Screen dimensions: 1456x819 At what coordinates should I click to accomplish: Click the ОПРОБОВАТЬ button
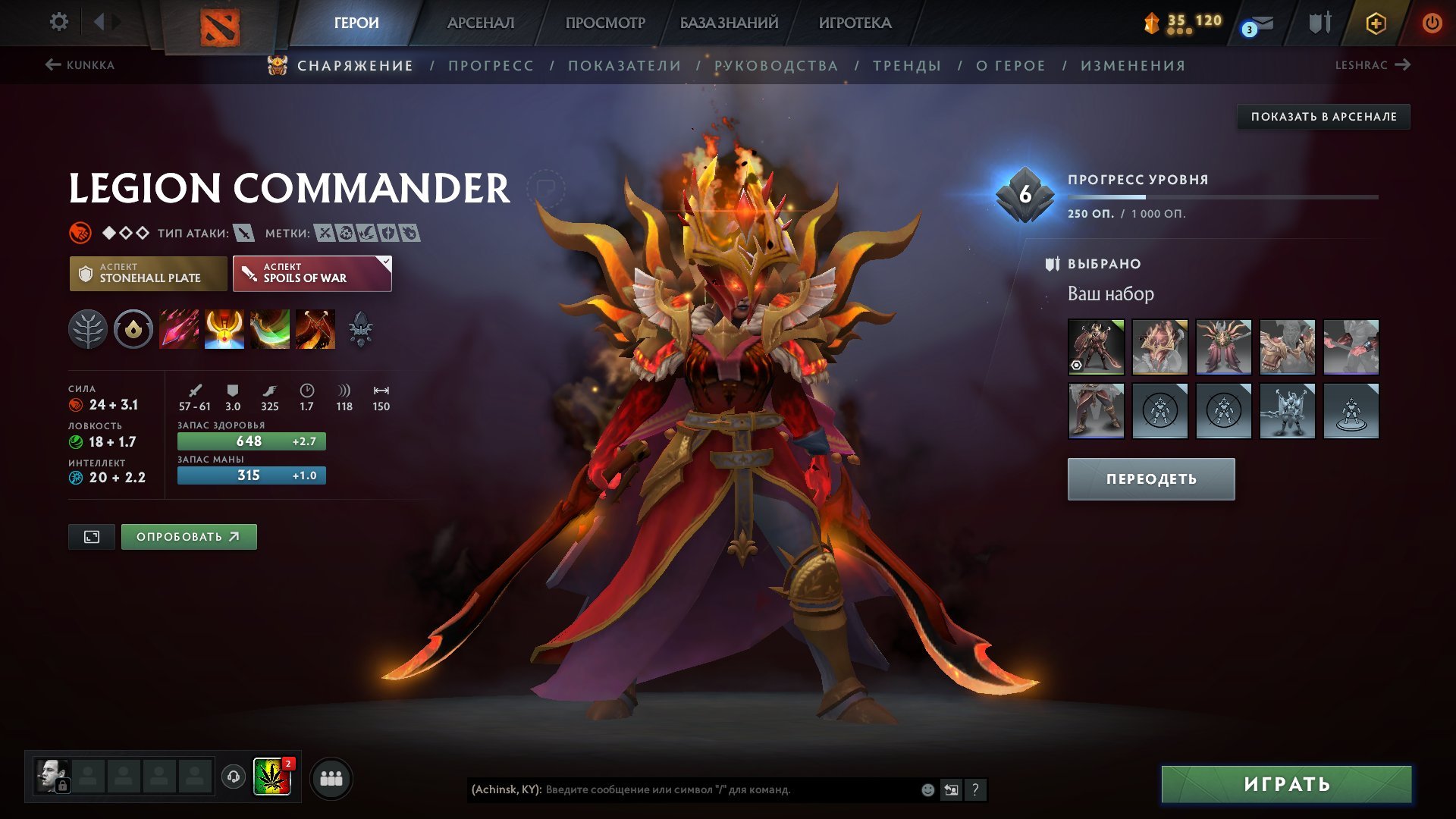click(x=188, y=536)
